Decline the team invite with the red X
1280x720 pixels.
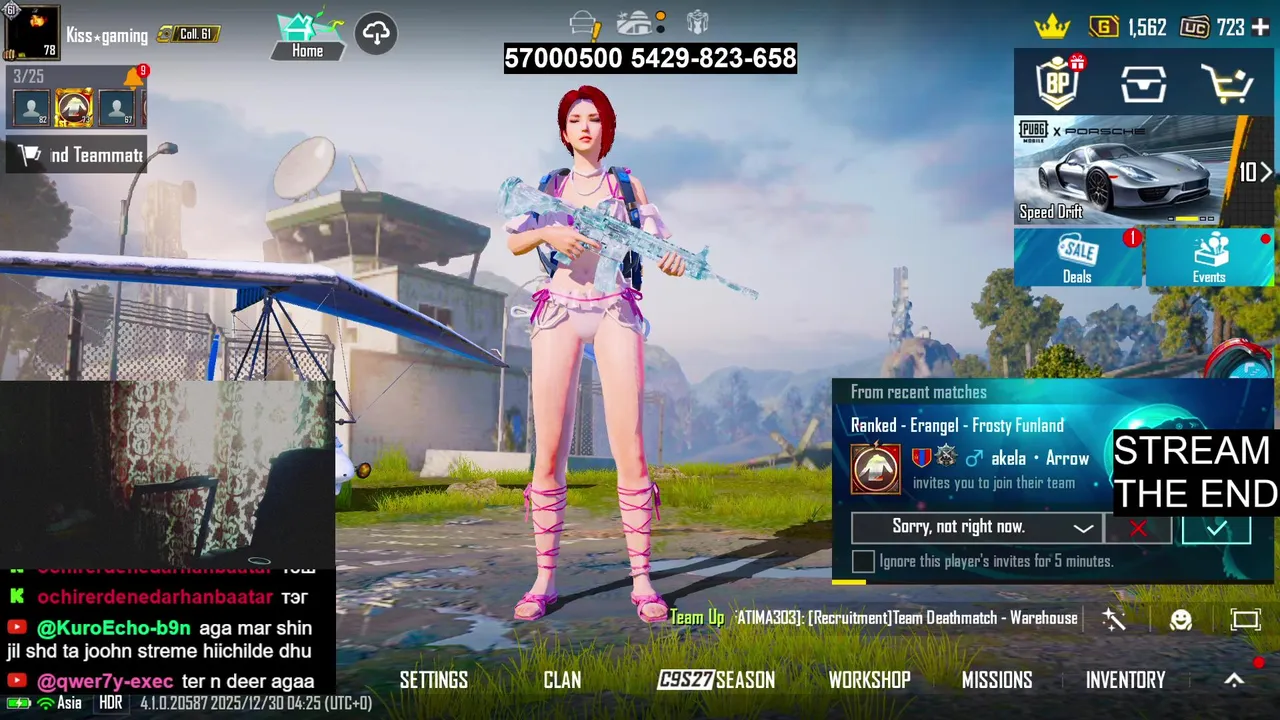coord(1138,528)
